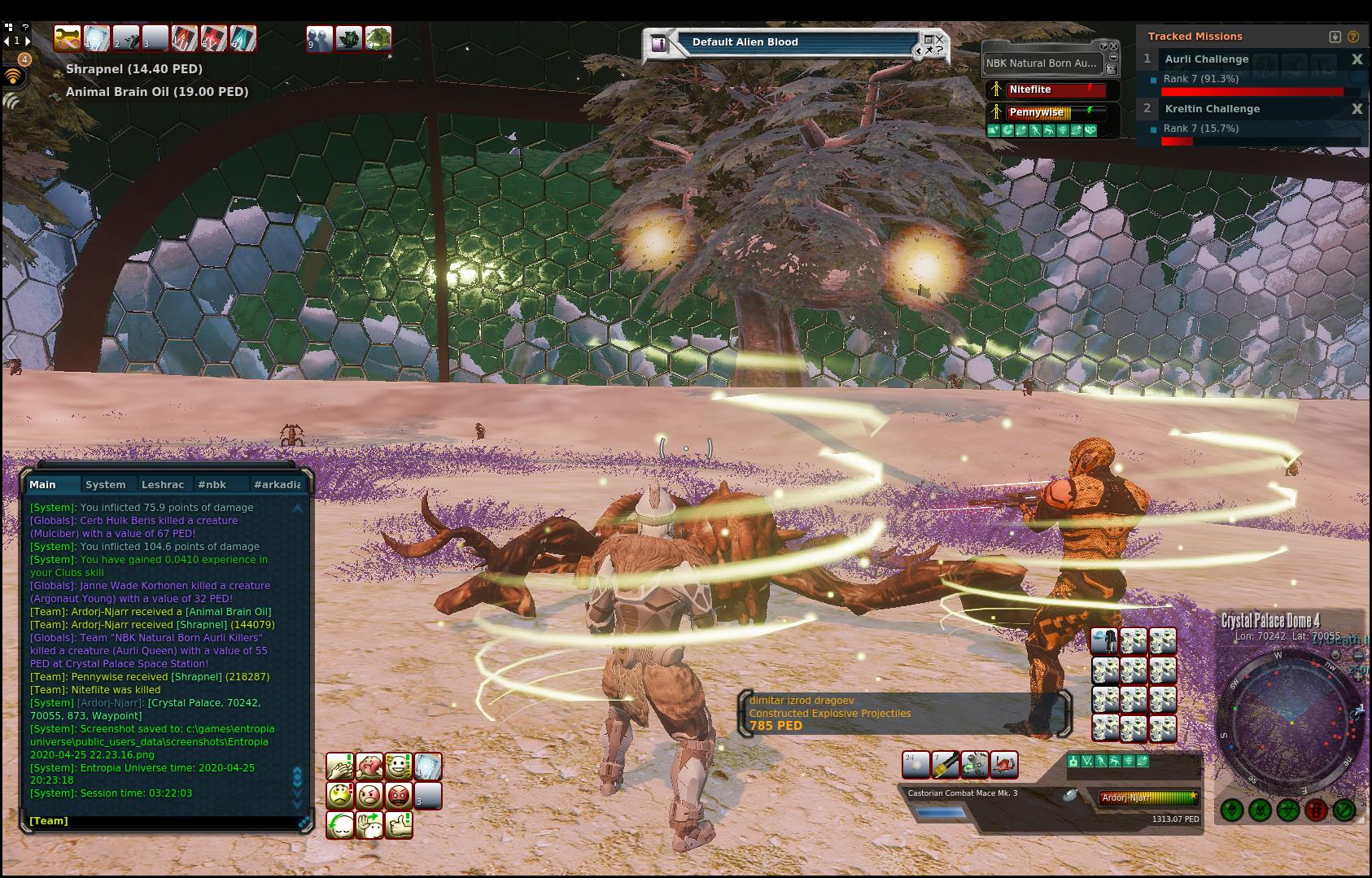
Task: Activate the golden wrench repair action icon
Action: [x=945, y=765]
